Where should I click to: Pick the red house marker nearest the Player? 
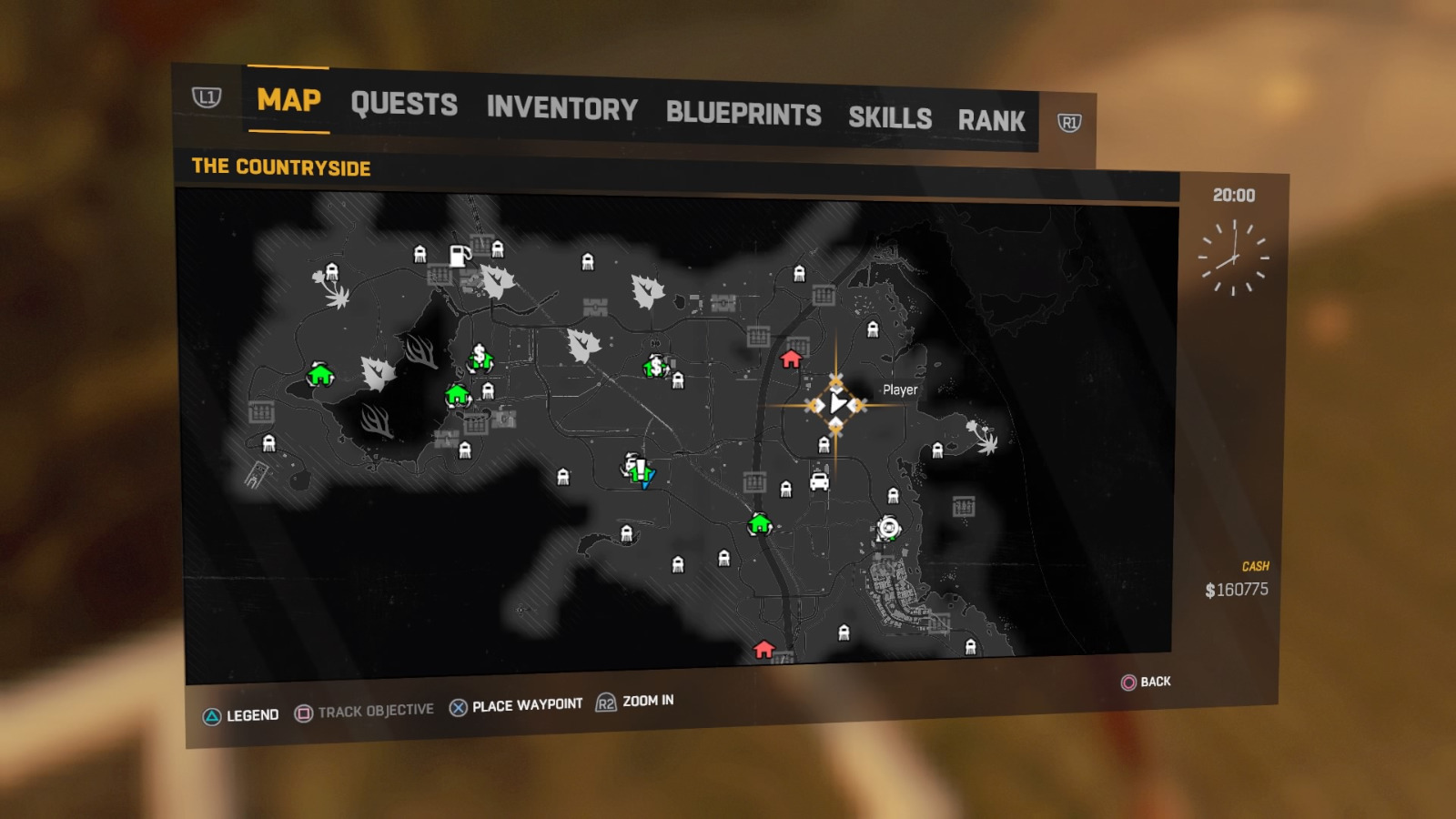(791, 359)
